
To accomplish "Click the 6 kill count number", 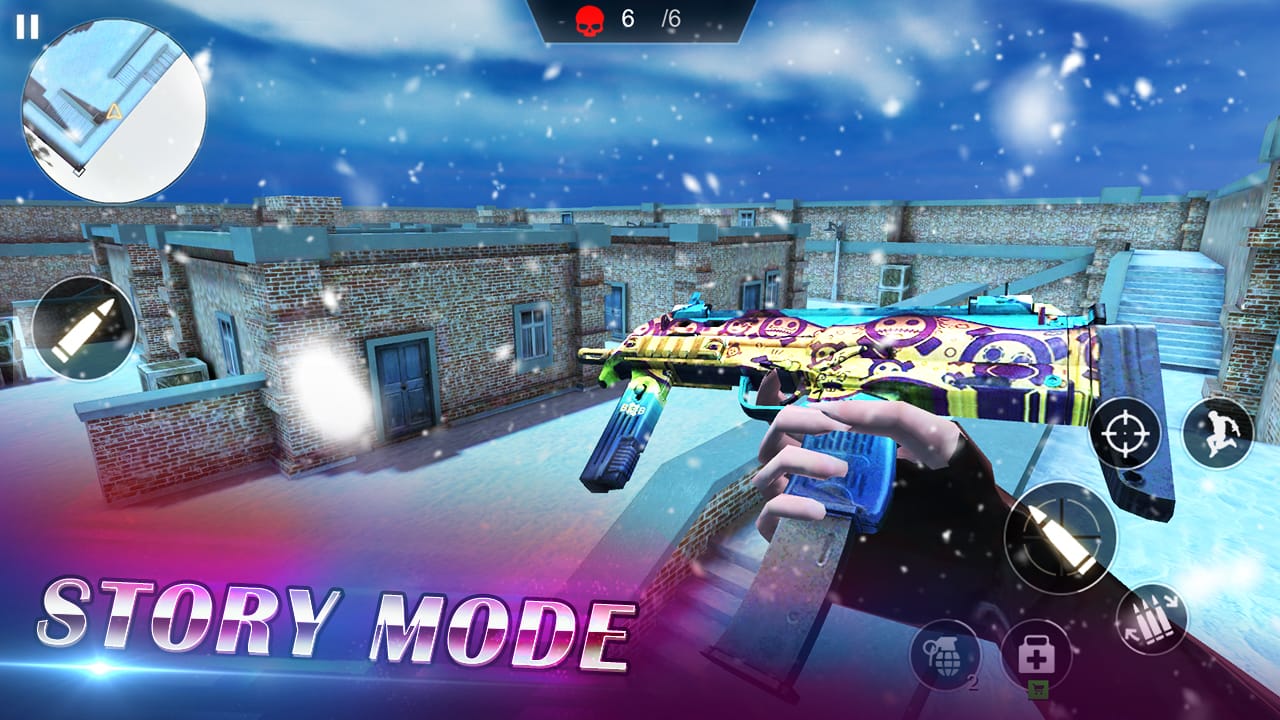I will pyautogui.click(x=625, y=16).
